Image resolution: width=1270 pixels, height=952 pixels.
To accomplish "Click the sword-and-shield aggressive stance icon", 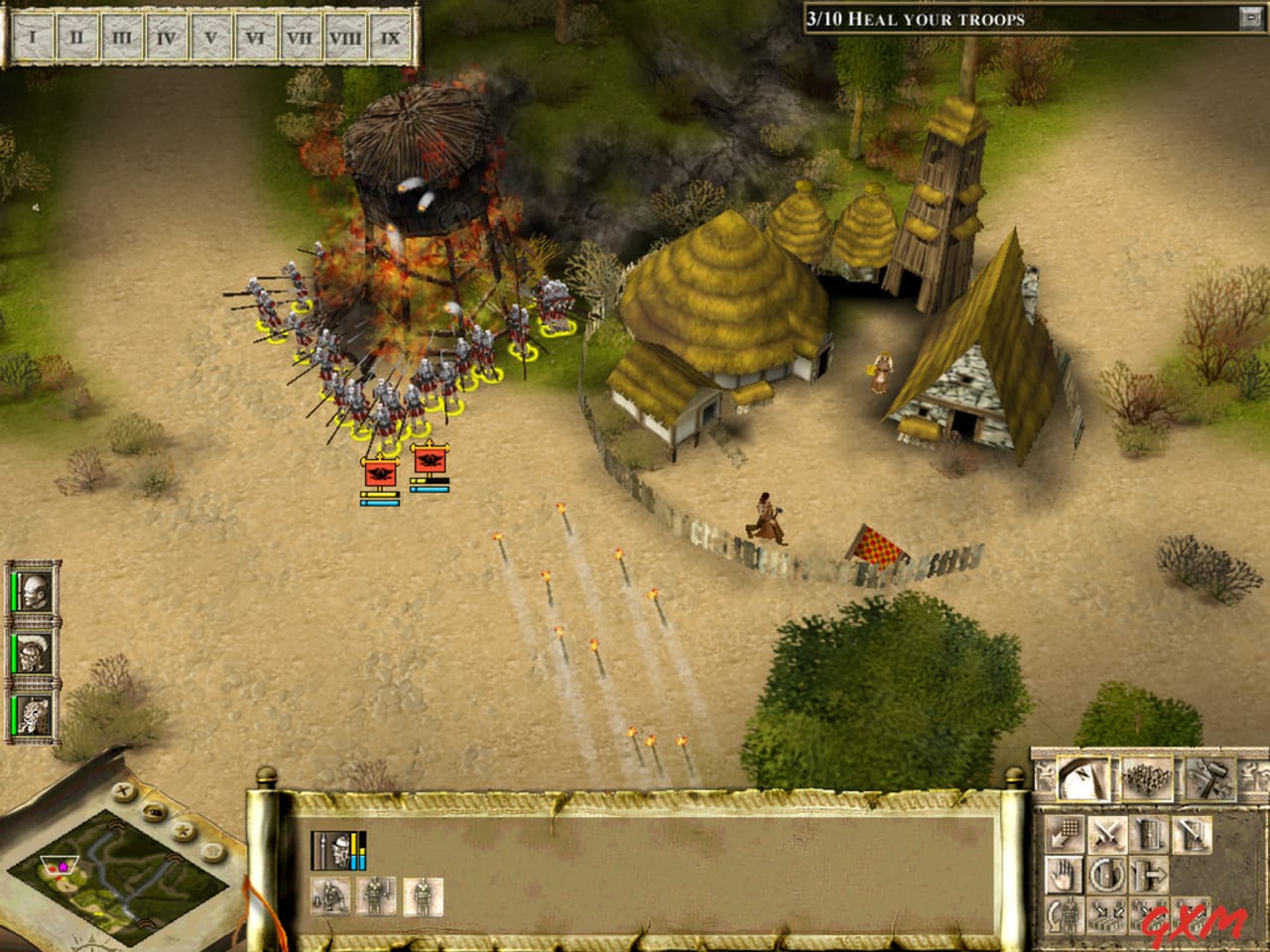I will 1192,835.
